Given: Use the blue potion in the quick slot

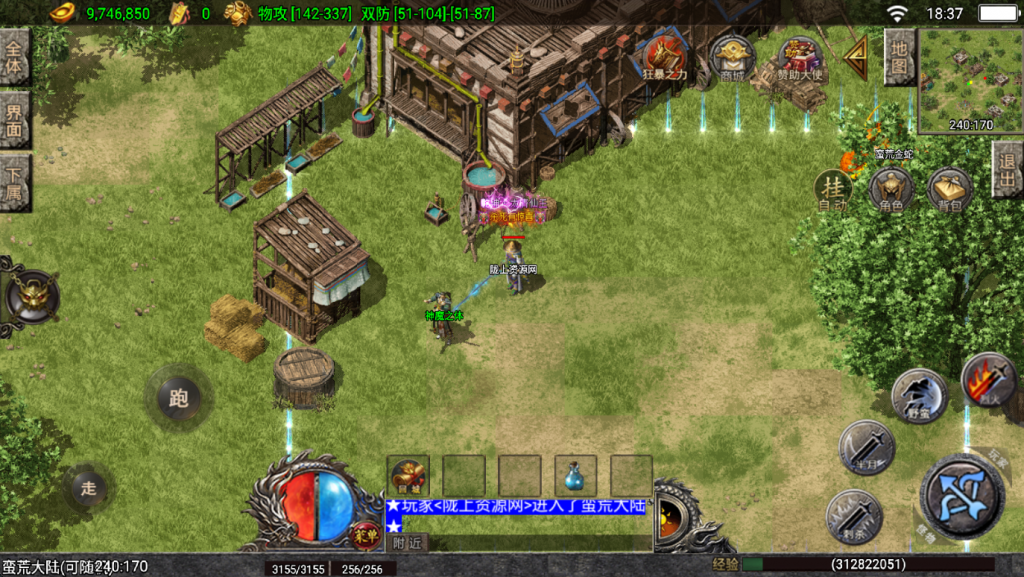Looking at the screenshot, I should coord(576,476).
